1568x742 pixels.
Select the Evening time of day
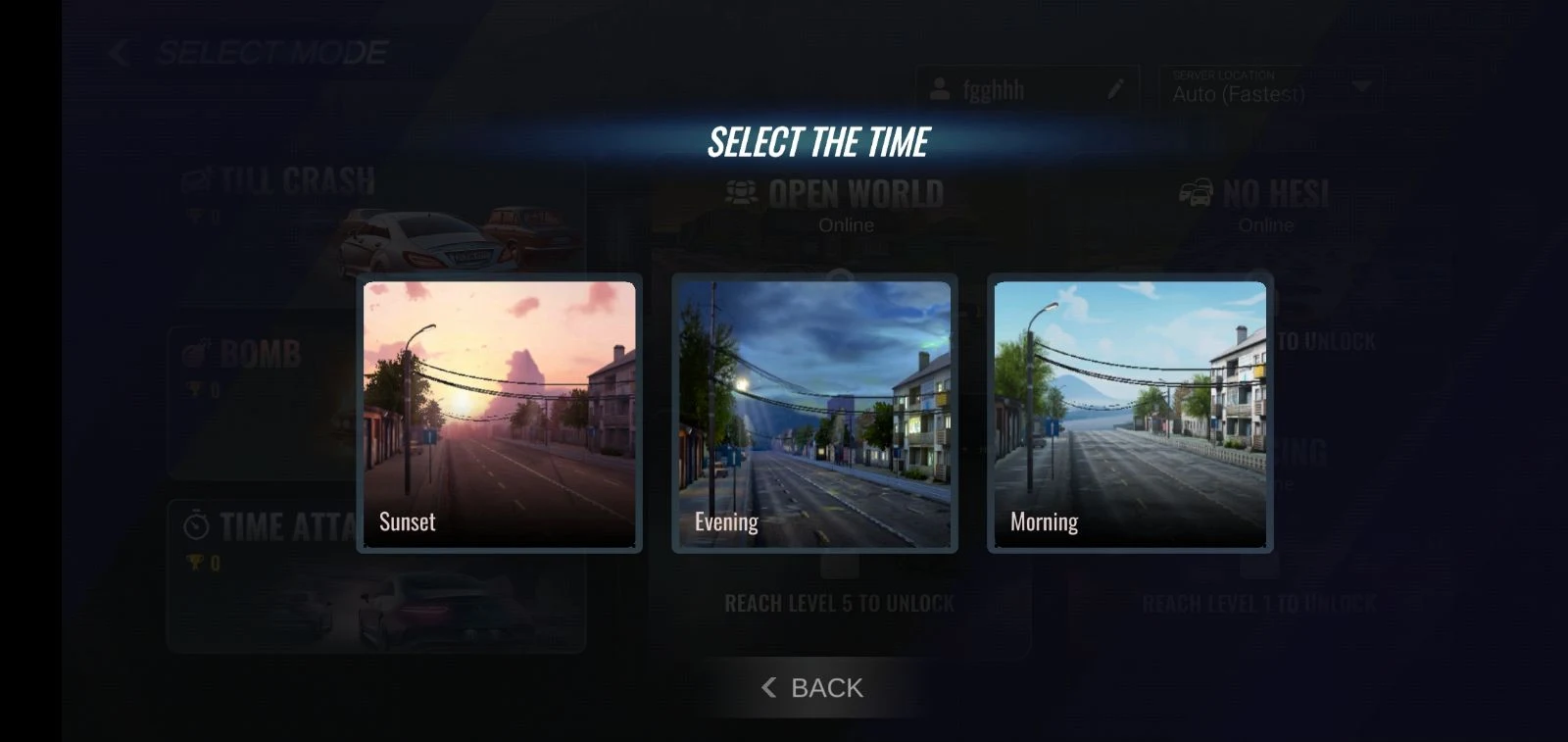[814, 414]
